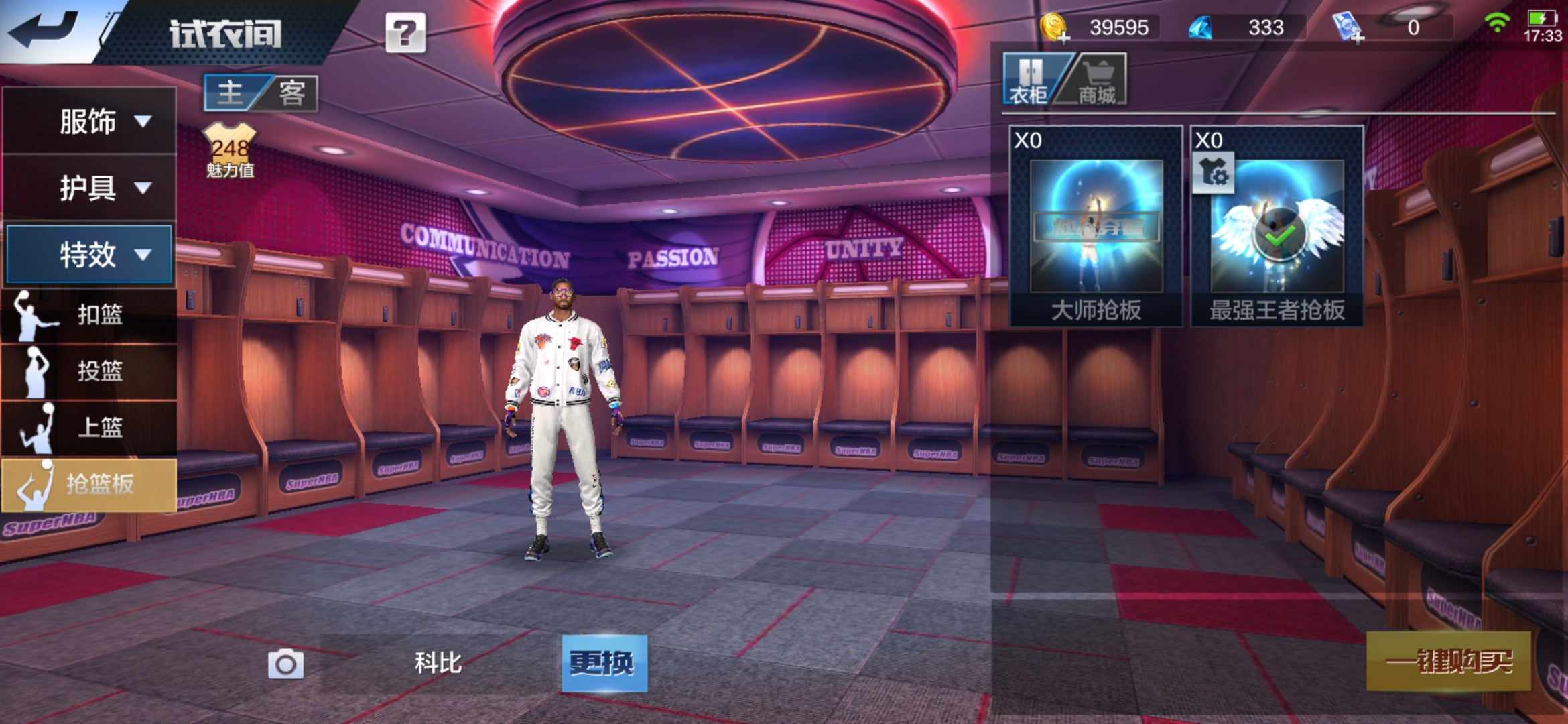Screen dimensions: 1568x724
Task: Select the 最强王者抢板 winged effect card
Action: [1277, 226]
